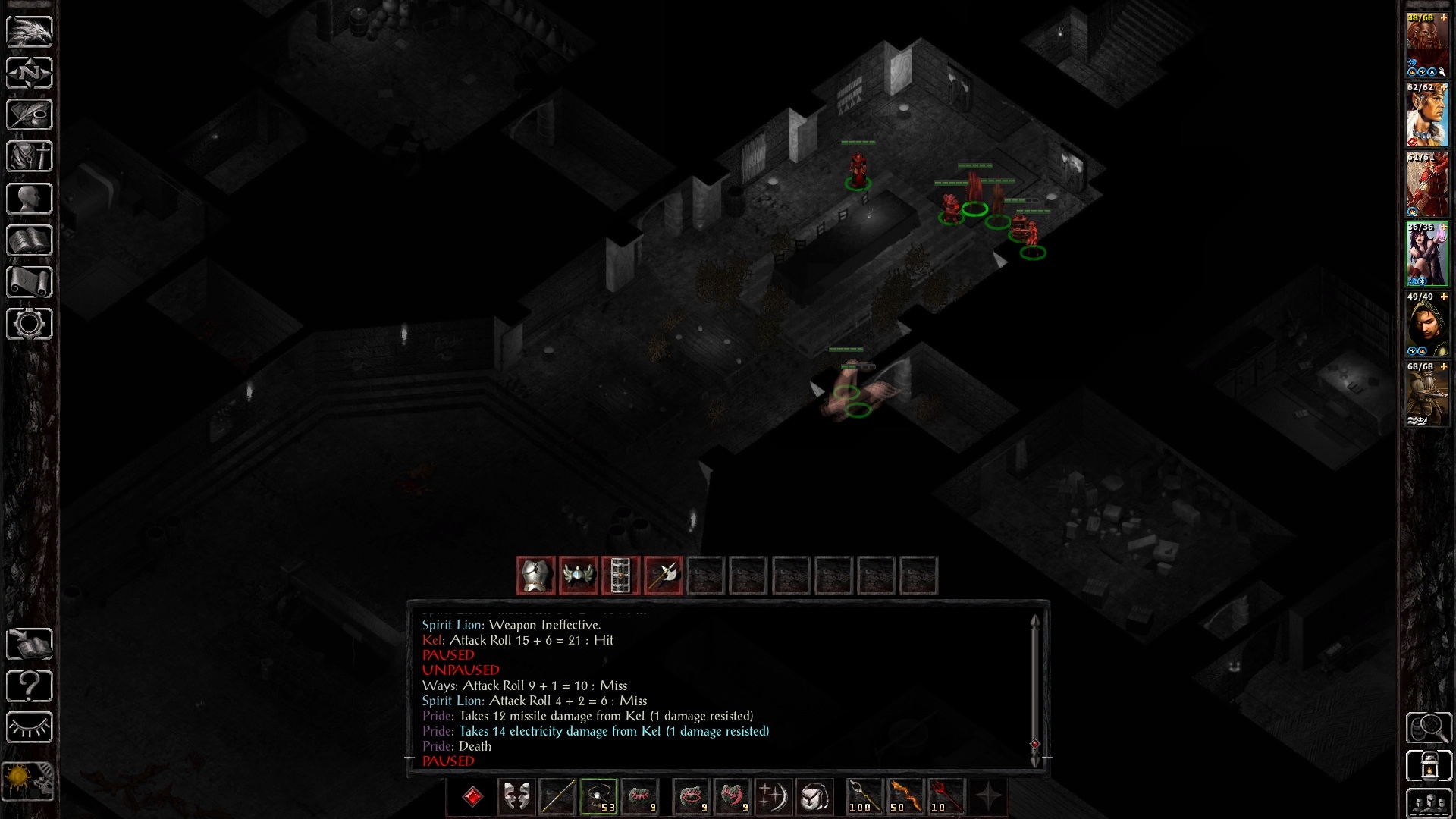
Task: Click the sun clock pause button
Action: pyautogui.click(x=30, y=780)
